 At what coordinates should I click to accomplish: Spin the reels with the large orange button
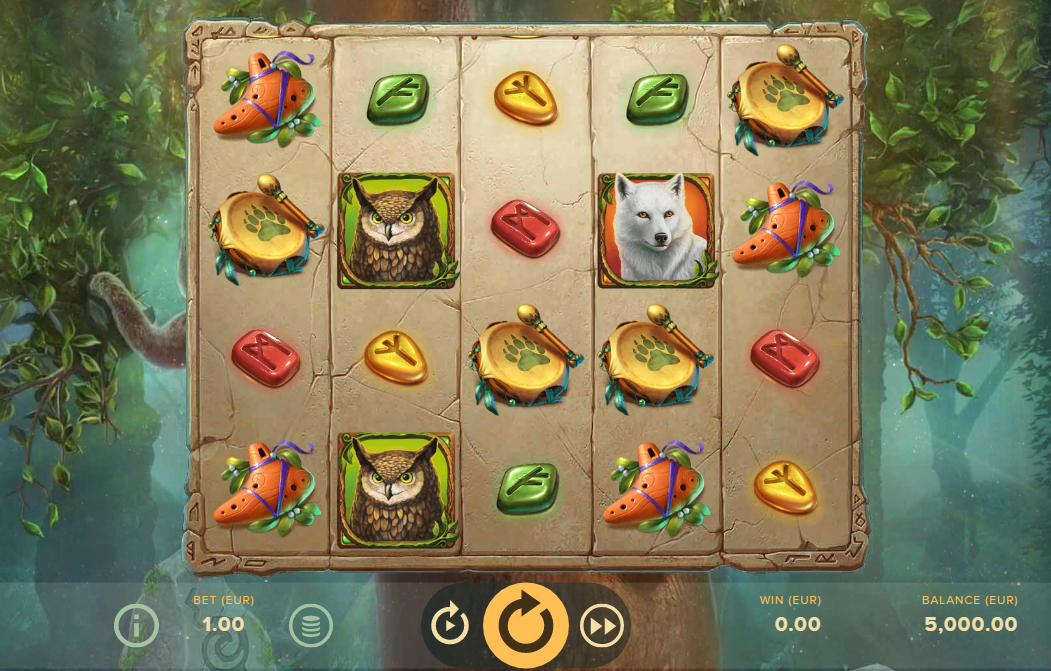tap(525, 625)
